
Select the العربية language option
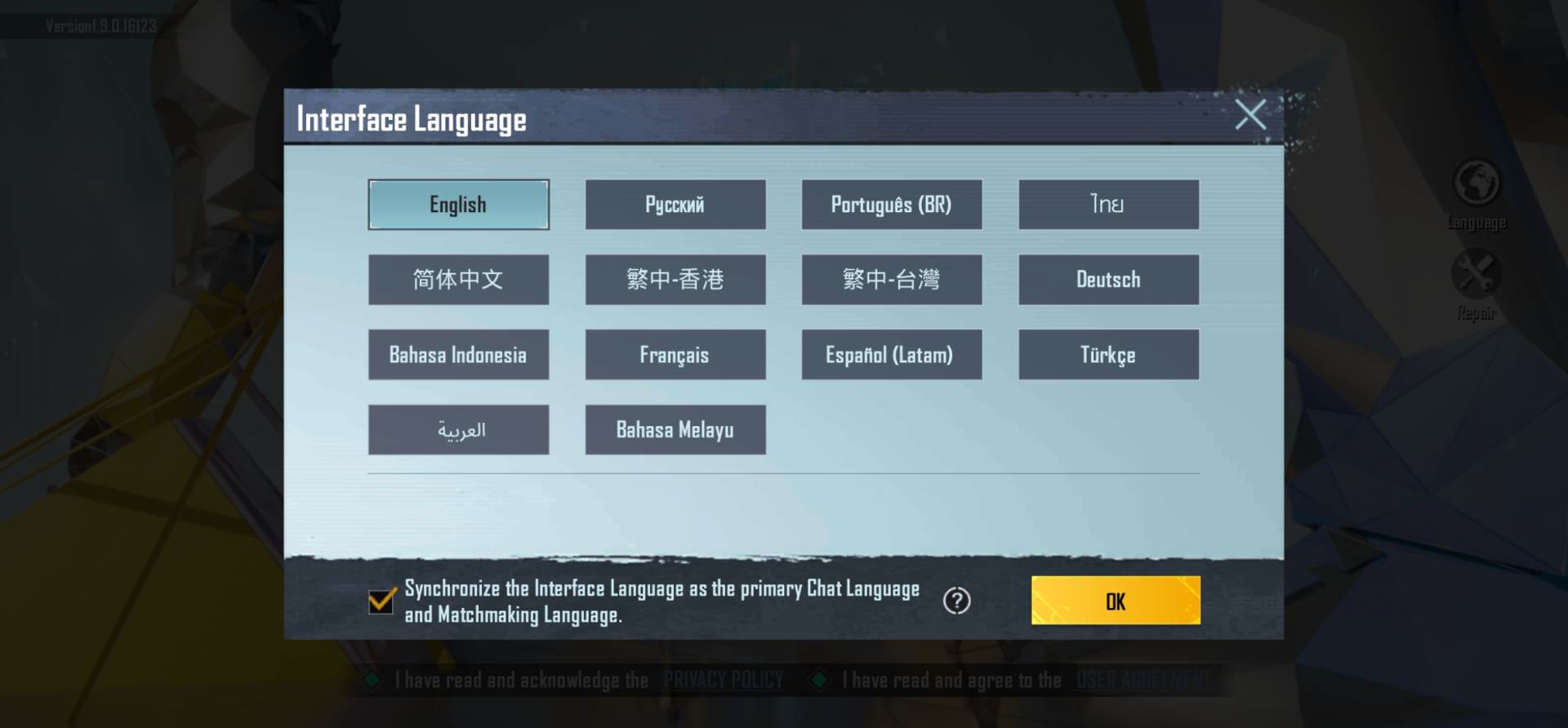coord(458,429)
